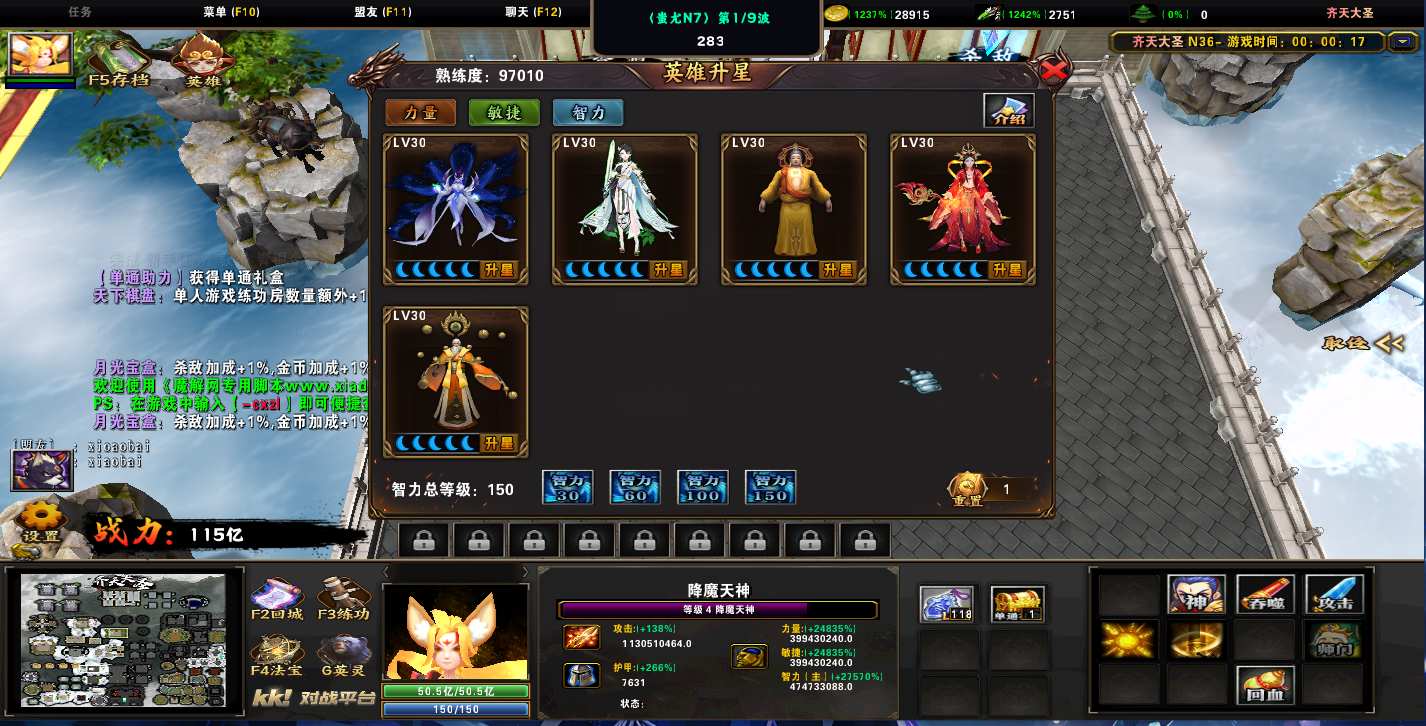Upgrade star of the red-robed woman hero

pos(1006,270)
